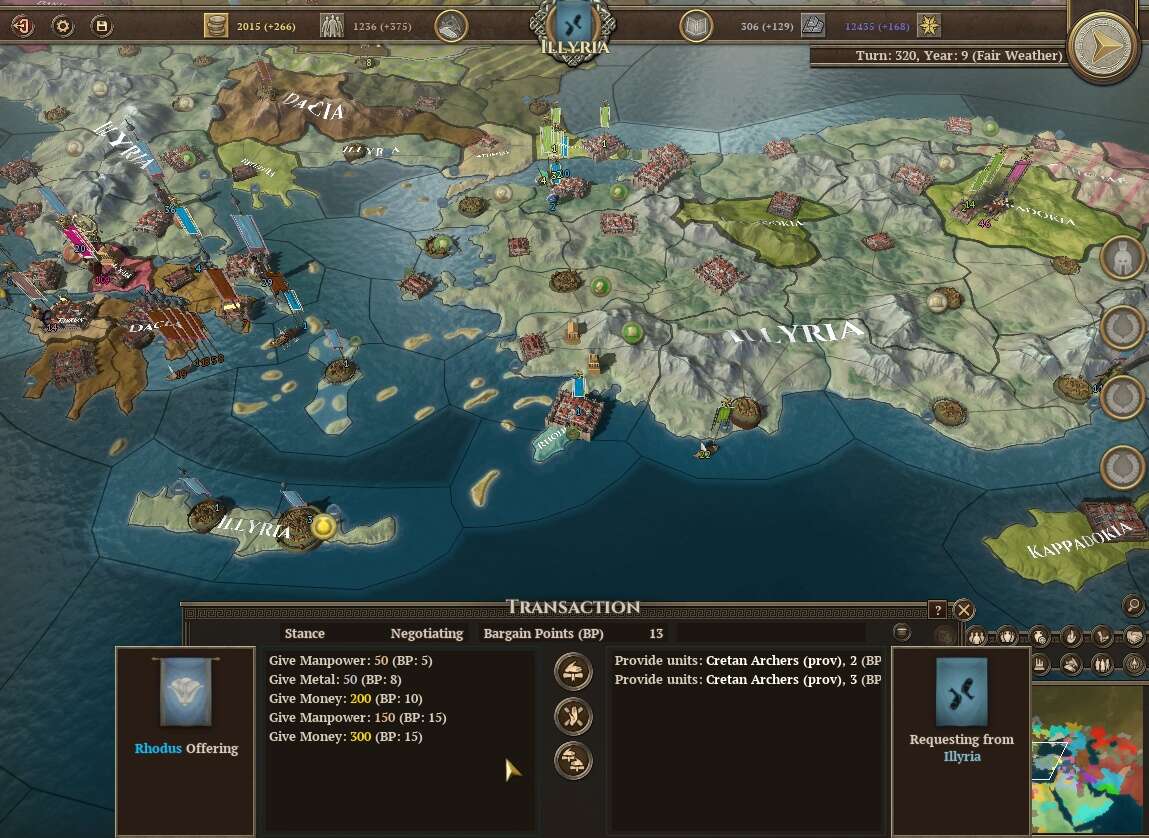The image size is (1149, 838).
Task: Click the crossed-tools middle transaction button
Action: coord(573,716)
